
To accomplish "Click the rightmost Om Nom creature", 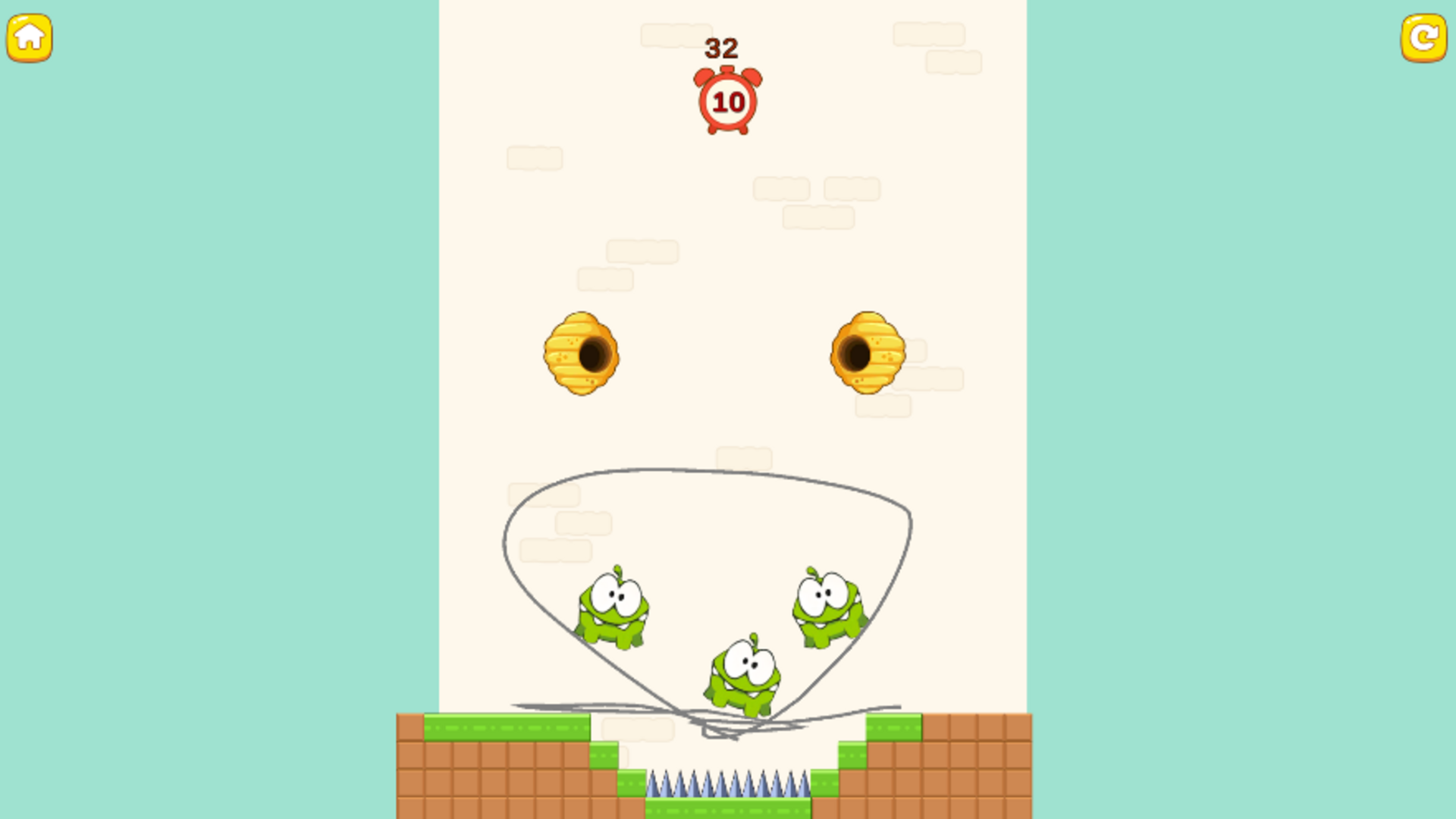I will [826, 607].
